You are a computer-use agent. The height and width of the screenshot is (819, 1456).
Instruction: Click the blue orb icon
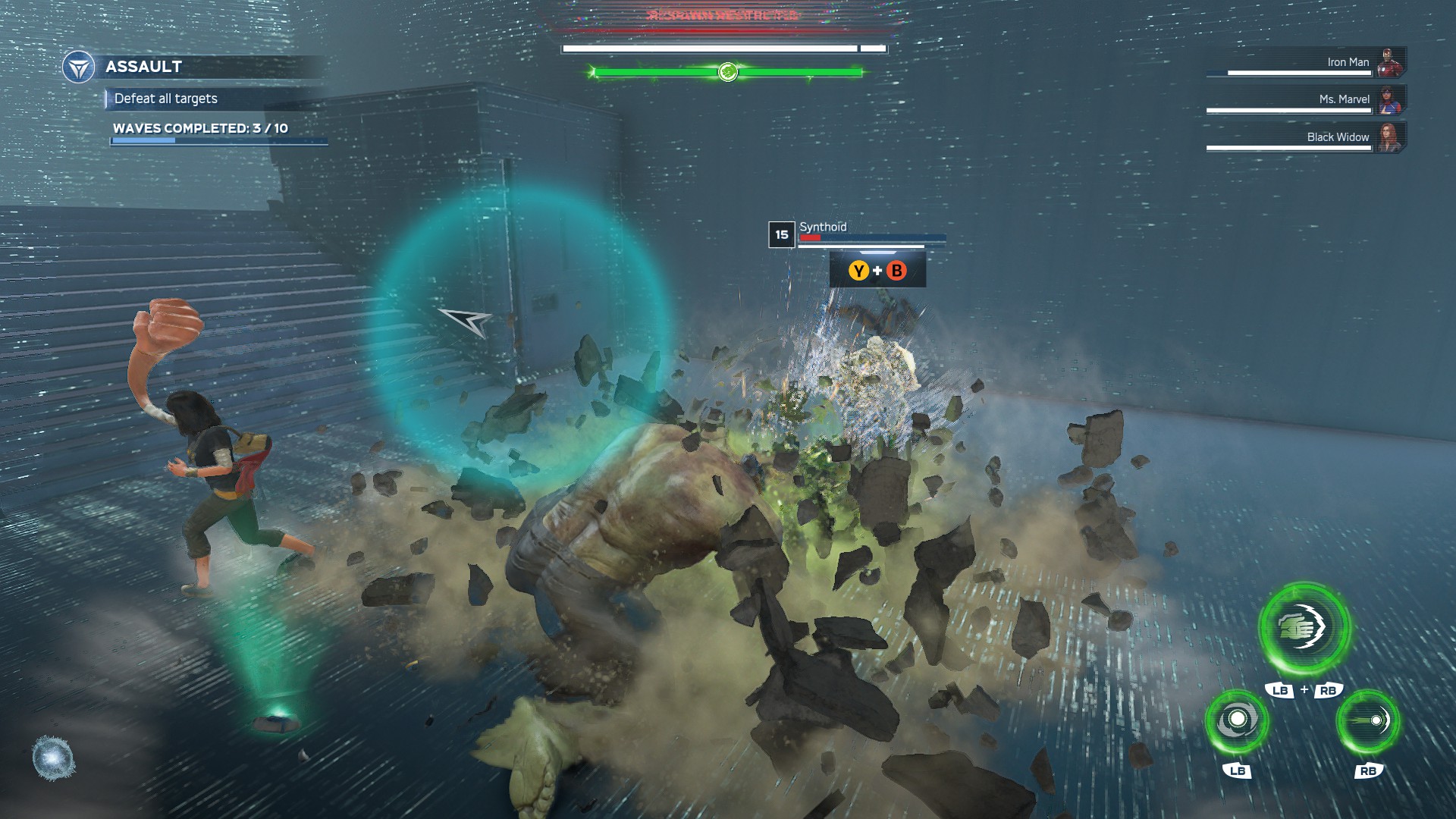54,758
